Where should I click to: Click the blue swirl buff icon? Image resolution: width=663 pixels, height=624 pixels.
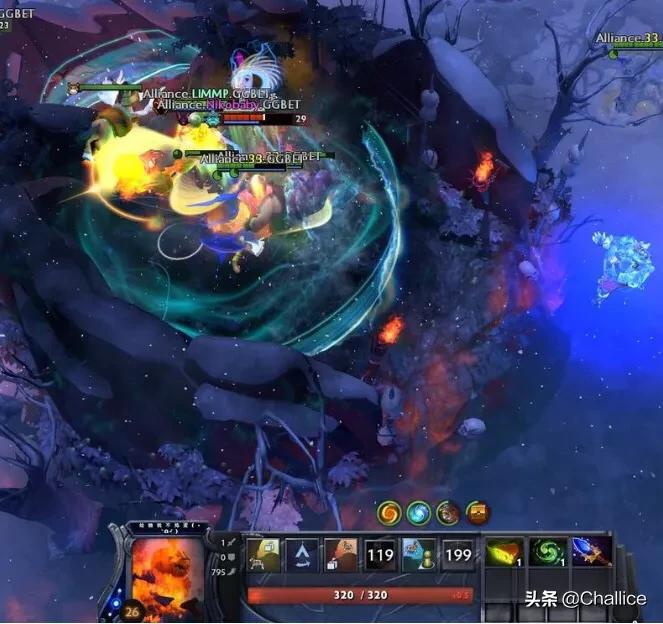tap(418, 513)
